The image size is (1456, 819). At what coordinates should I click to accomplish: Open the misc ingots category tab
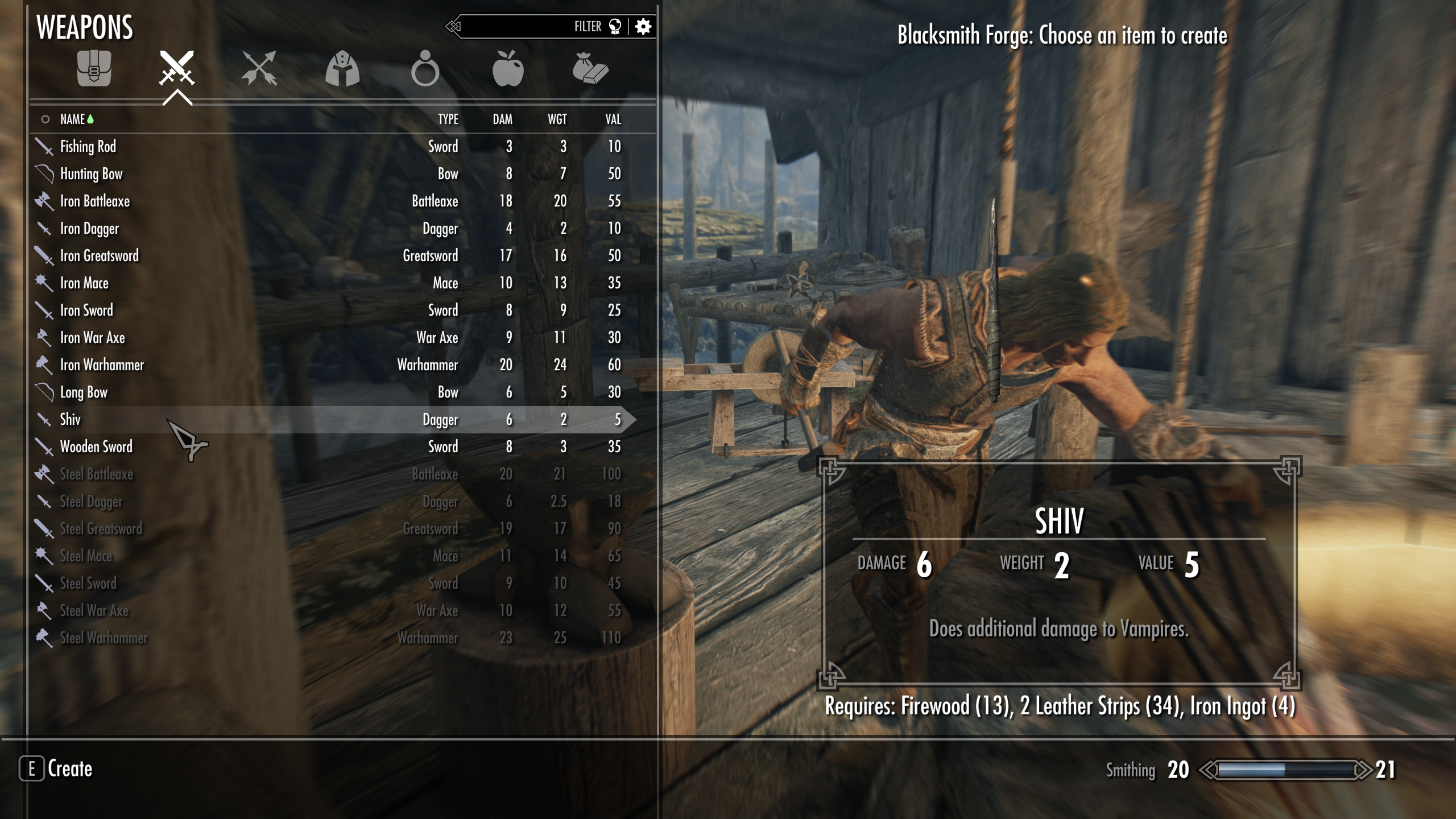click(590, 69)
